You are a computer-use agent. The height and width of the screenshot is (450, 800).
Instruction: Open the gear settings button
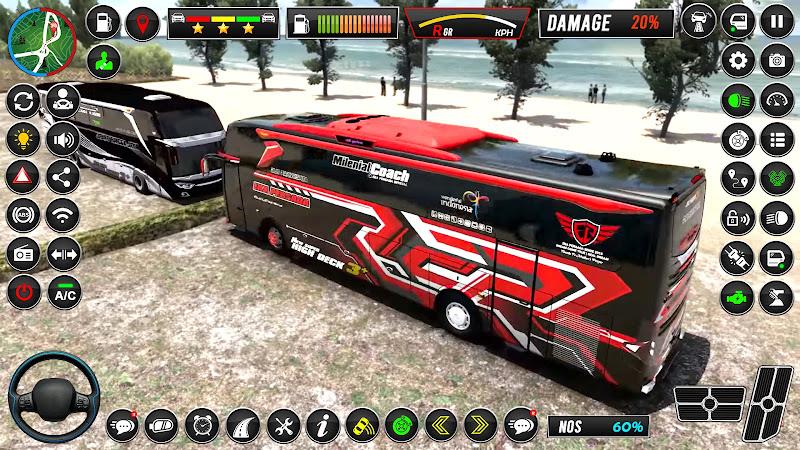coord(739,59)
